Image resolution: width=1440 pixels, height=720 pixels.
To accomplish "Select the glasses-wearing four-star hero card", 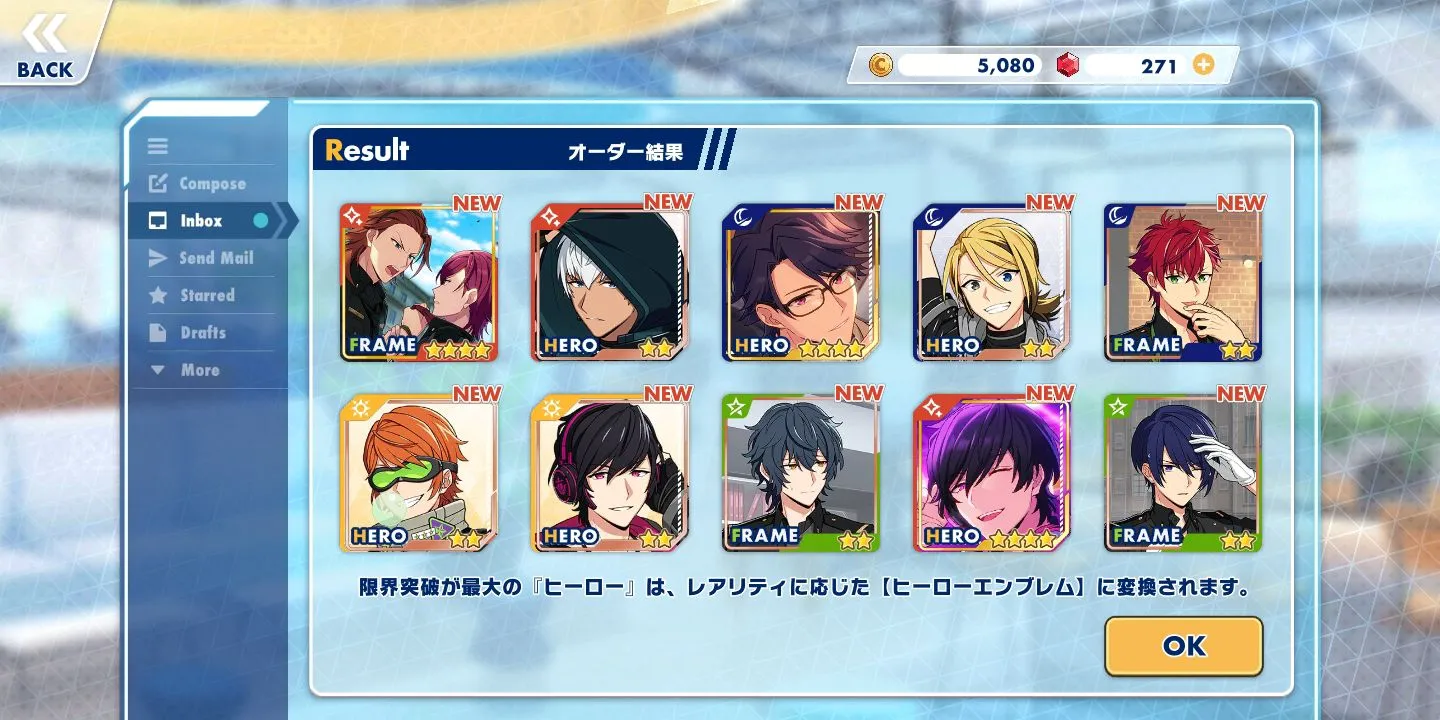I will click(801, 282).
